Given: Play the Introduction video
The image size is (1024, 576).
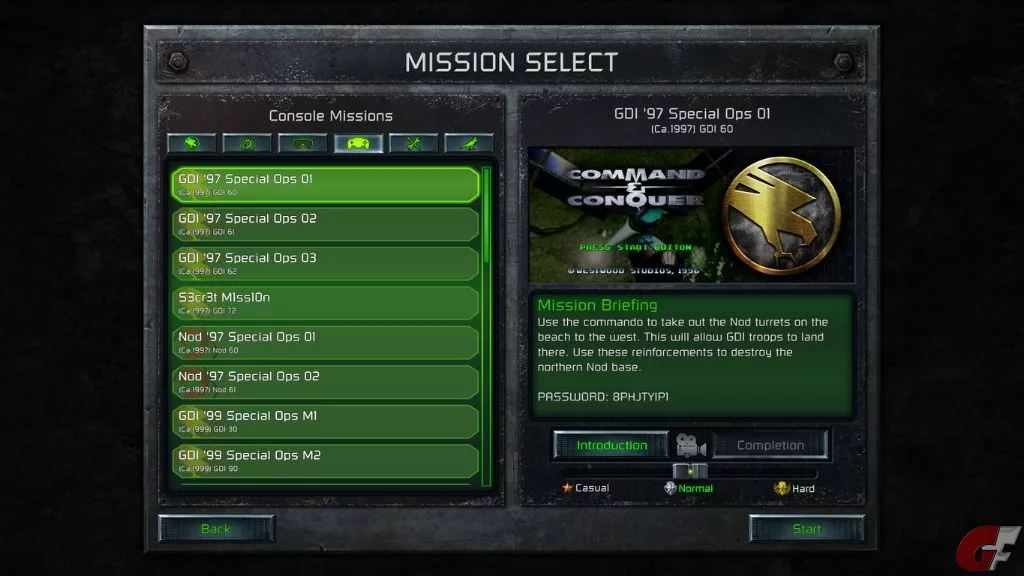Looking at the screenshot, I should (x=612, y=445).
